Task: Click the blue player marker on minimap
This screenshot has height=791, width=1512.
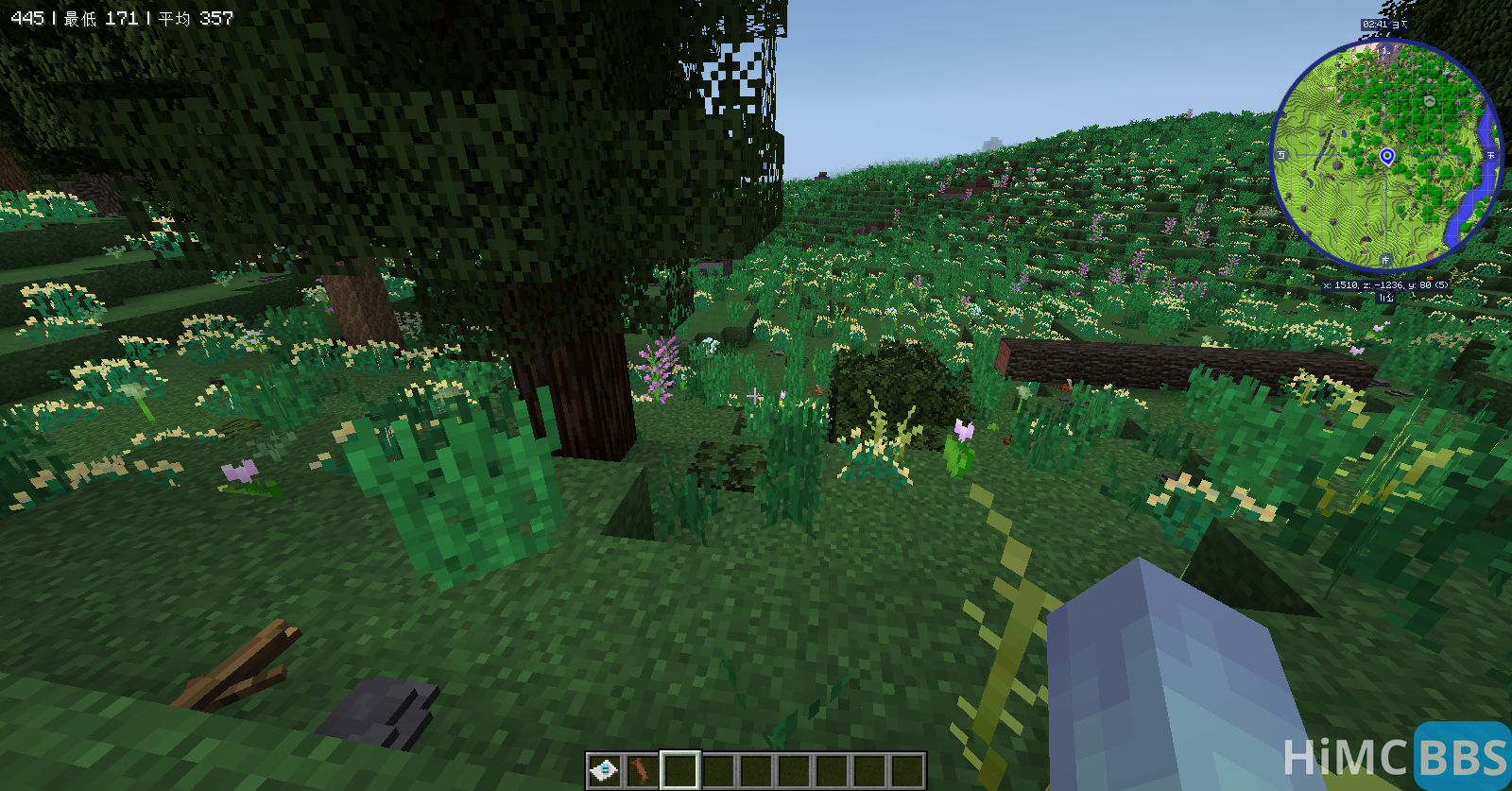Action: 1386,156
